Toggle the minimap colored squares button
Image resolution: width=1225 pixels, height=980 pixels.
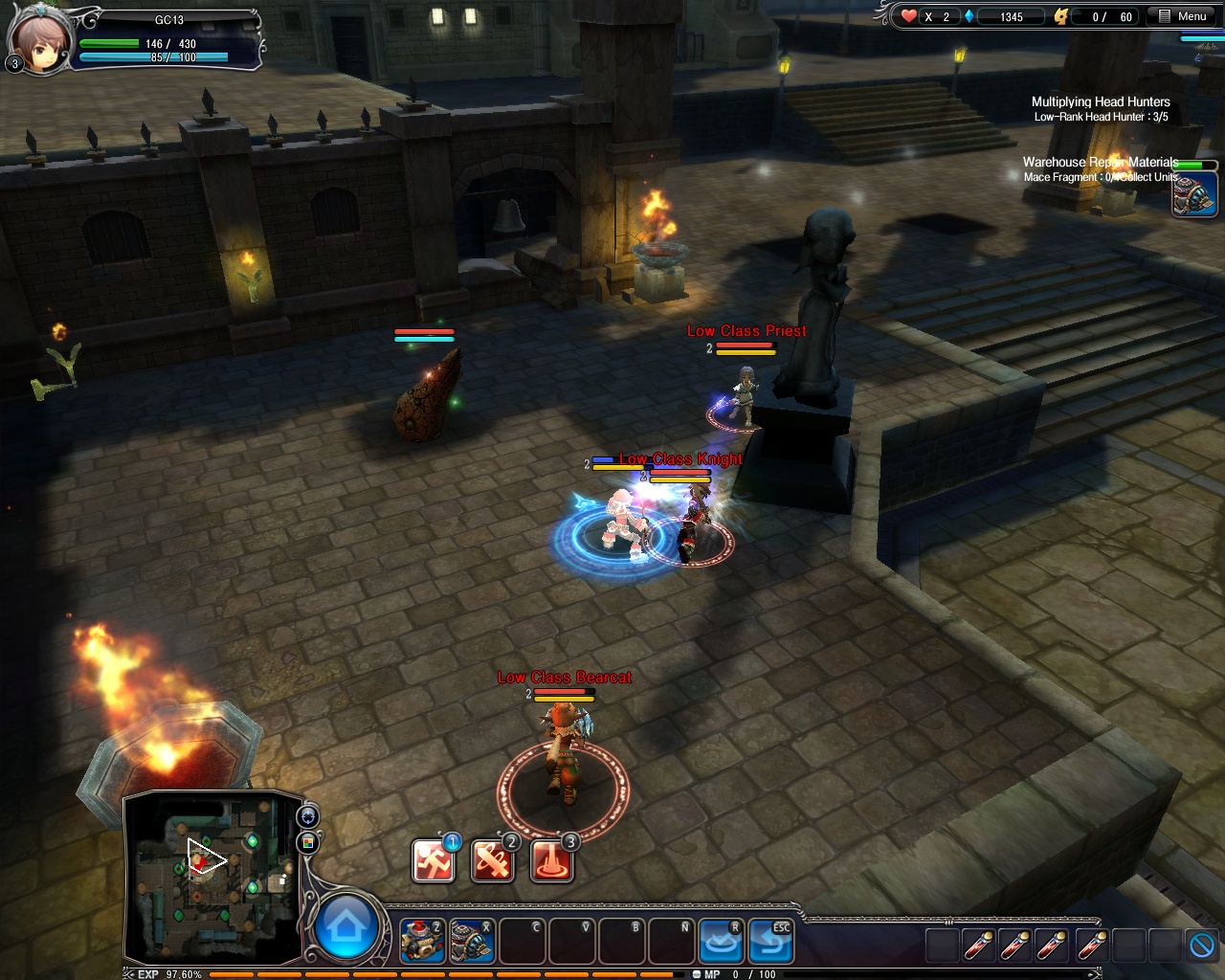pyautogui.click(x=308, y=842)
